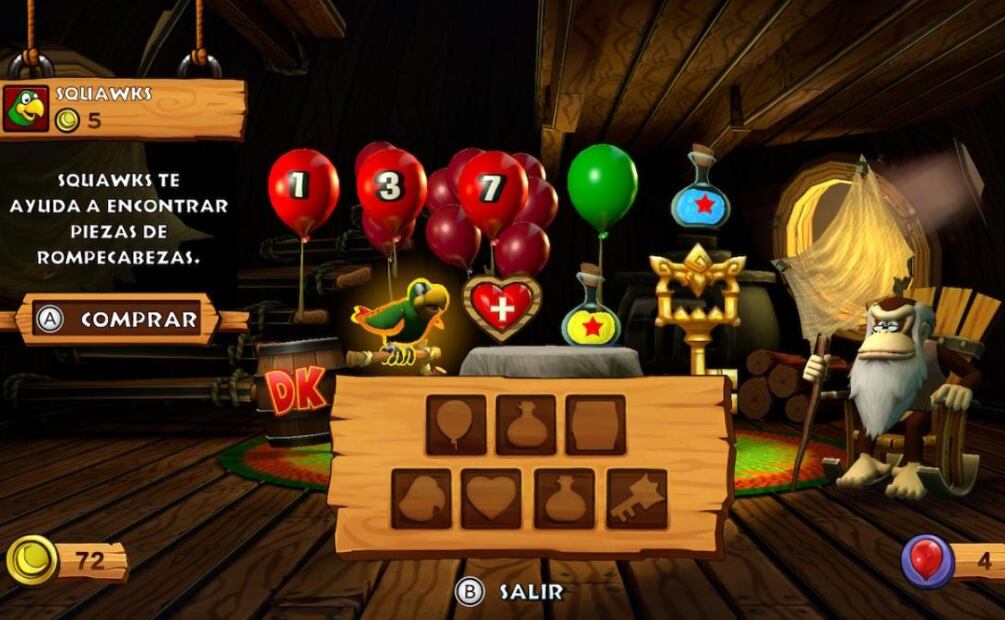Pick the red balloon bunch marked 7

pos(490,192)
